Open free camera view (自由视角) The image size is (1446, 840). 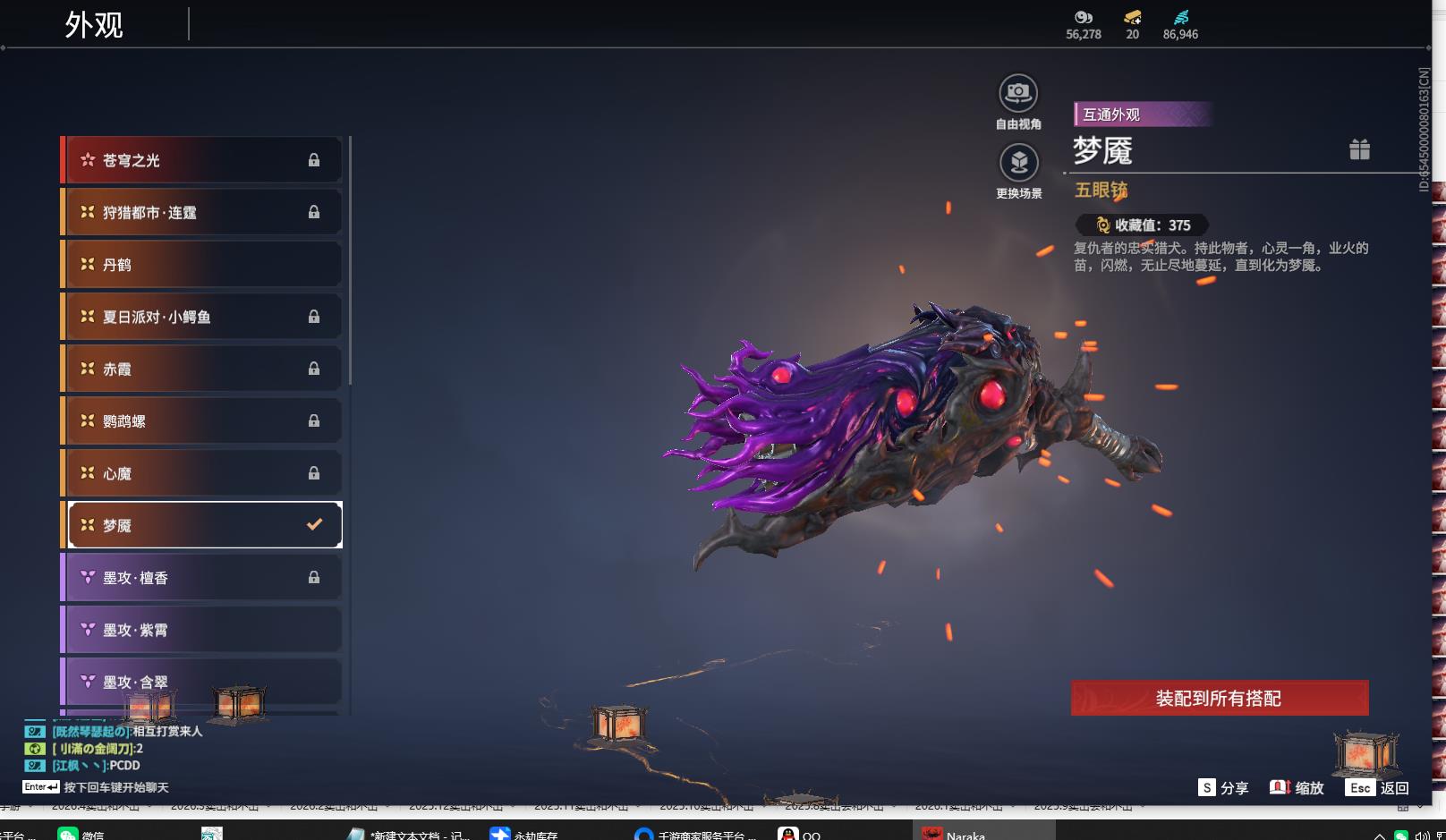pos(1018,94)
